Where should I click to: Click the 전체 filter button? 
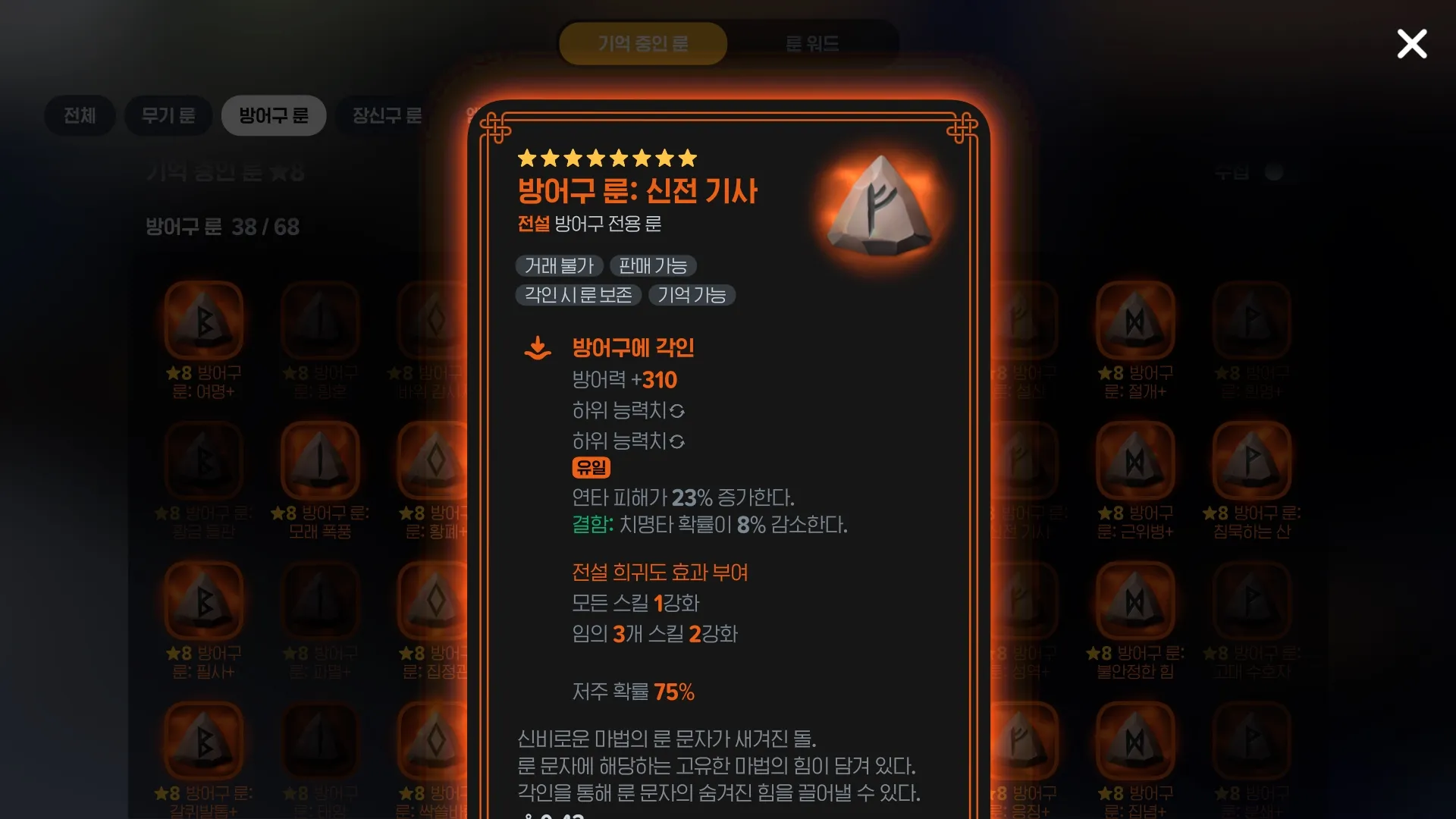79,115
